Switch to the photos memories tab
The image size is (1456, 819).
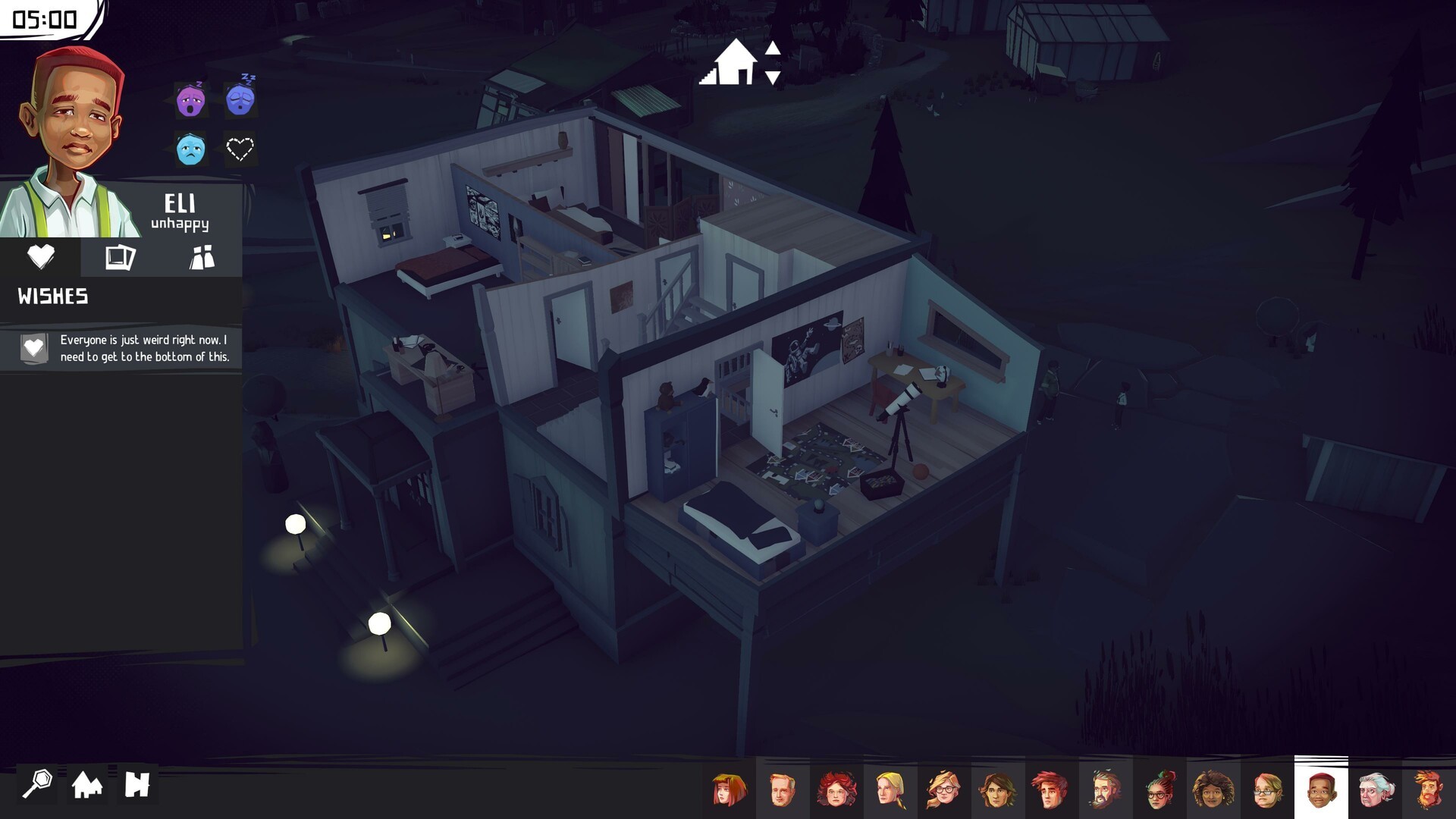[x=121, y=258]
